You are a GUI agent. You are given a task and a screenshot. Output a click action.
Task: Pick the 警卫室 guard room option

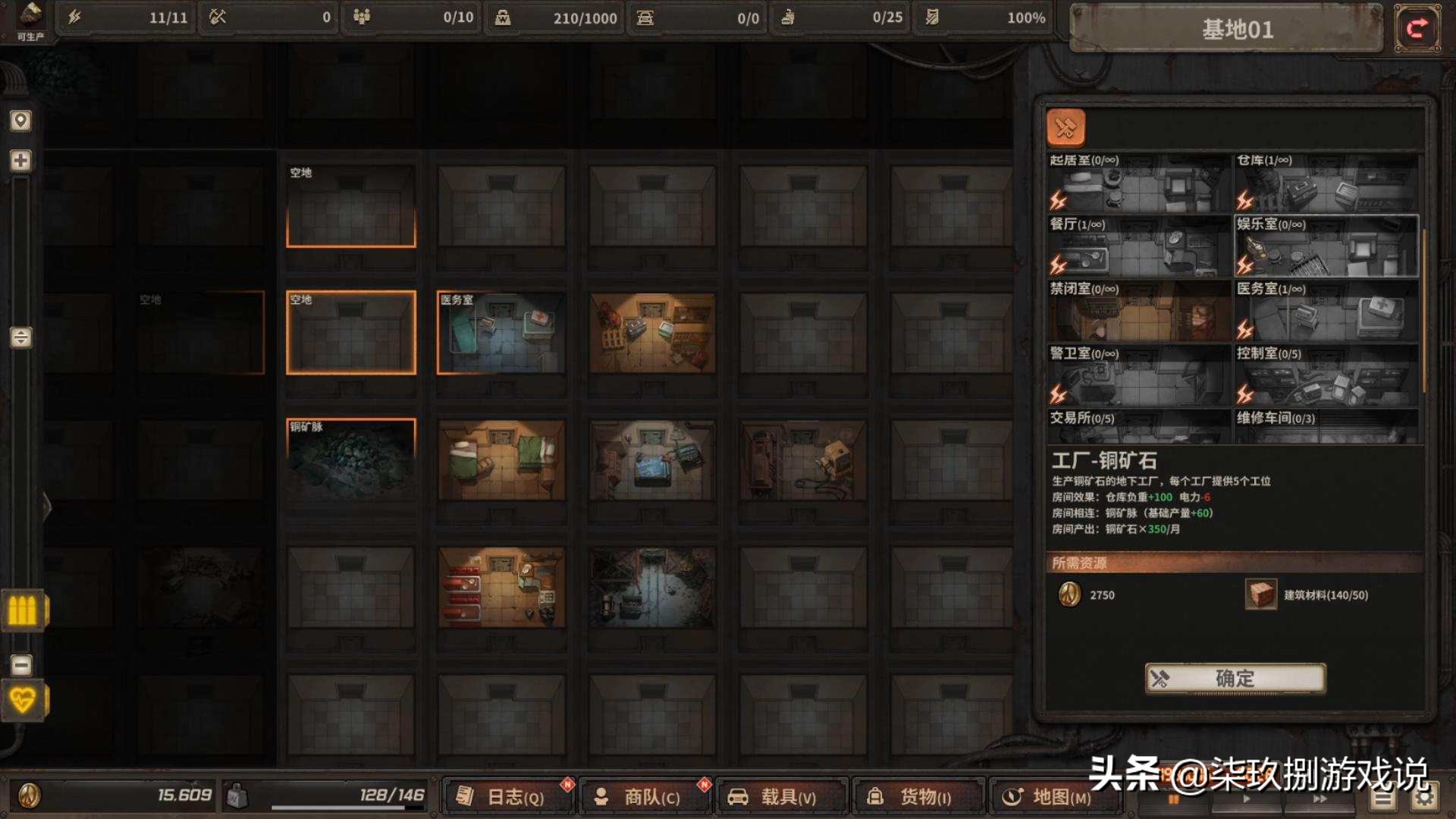coord(1138,375)
